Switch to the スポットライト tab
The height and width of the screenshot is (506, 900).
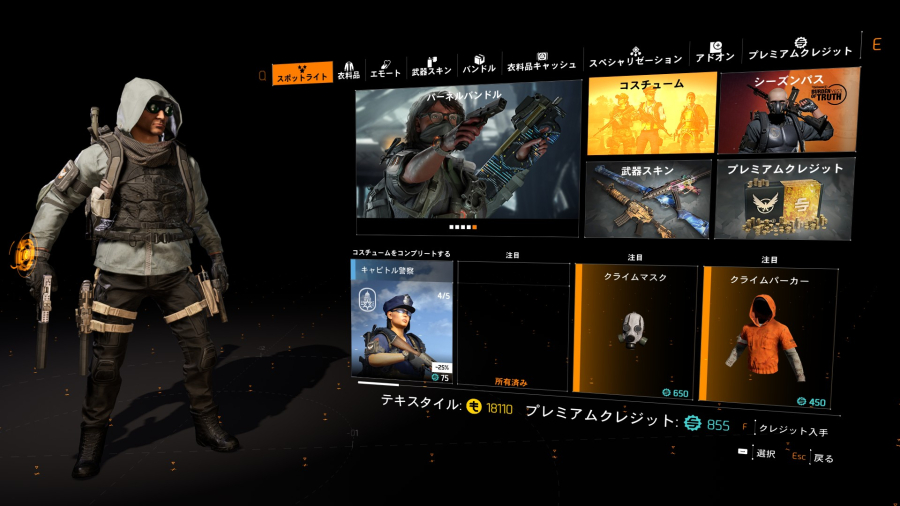302,75
